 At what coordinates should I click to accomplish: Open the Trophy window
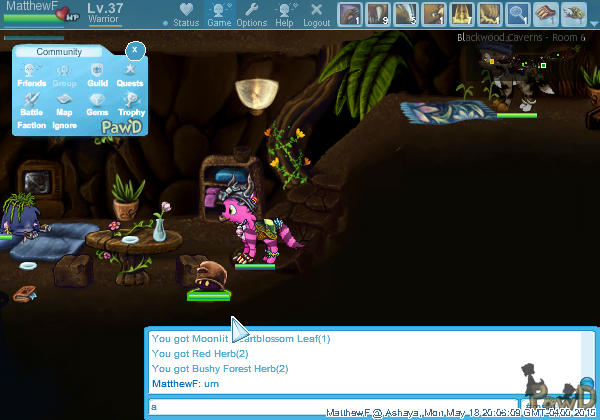(130, 103)
